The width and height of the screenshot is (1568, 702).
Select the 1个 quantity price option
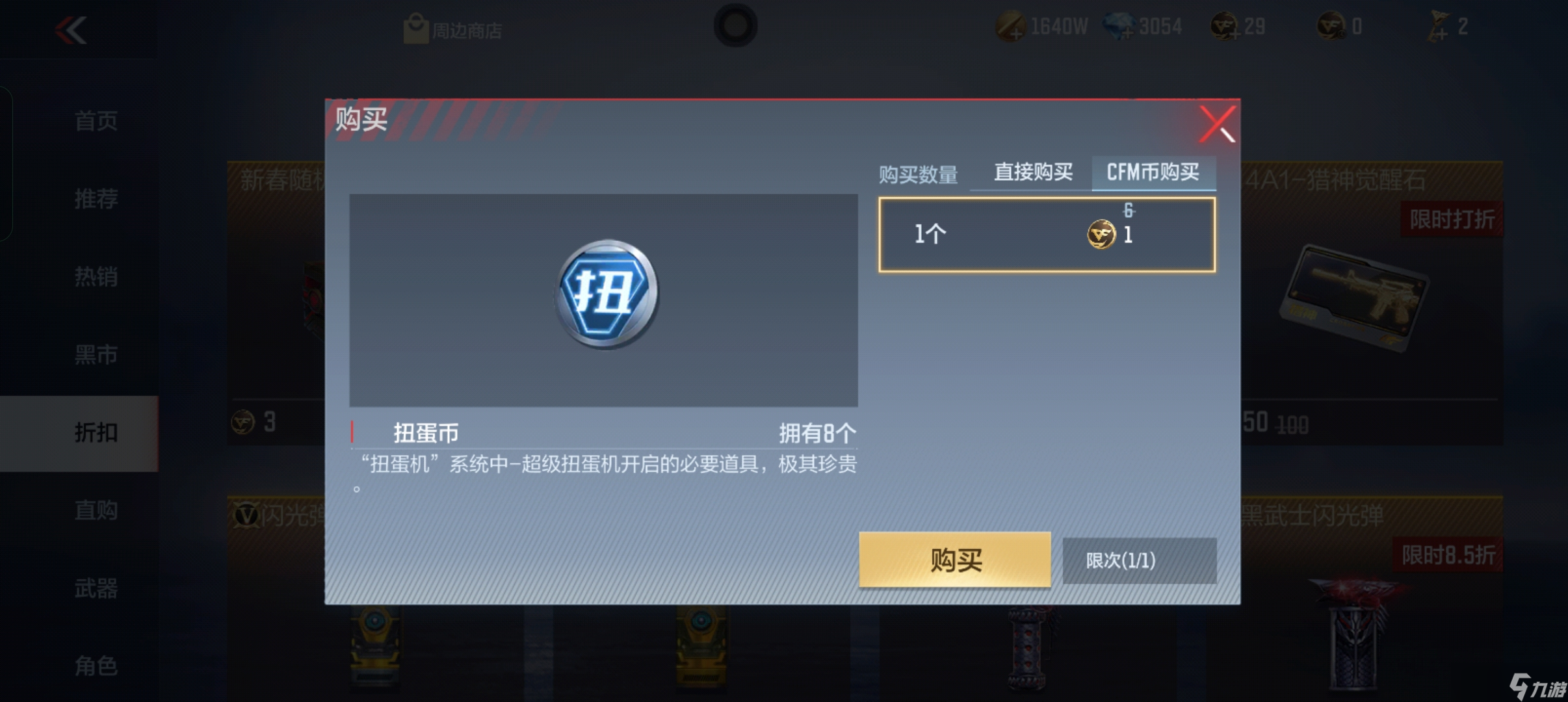pyautogui.click(x=1047, y=233)
